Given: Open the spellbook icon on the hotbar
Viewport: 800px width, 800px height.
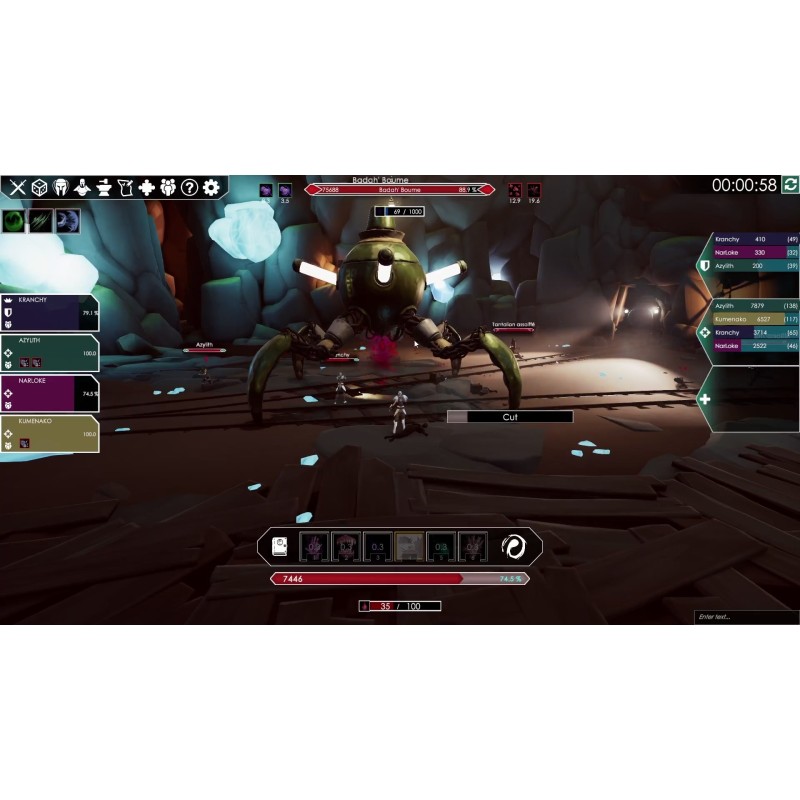Looking at the screenshot, I should [280, 546].
